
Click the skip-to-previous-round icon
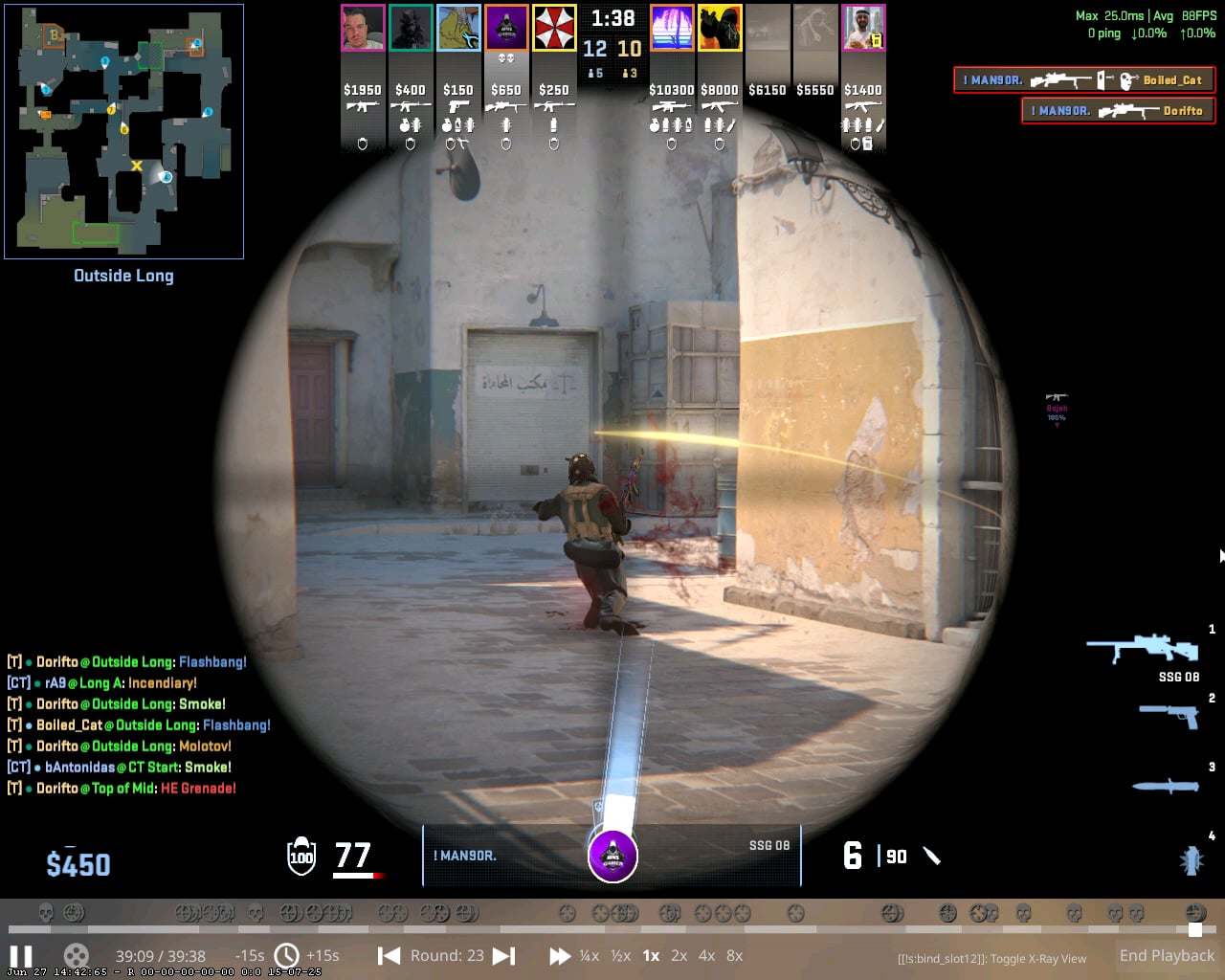pos(389,955)
